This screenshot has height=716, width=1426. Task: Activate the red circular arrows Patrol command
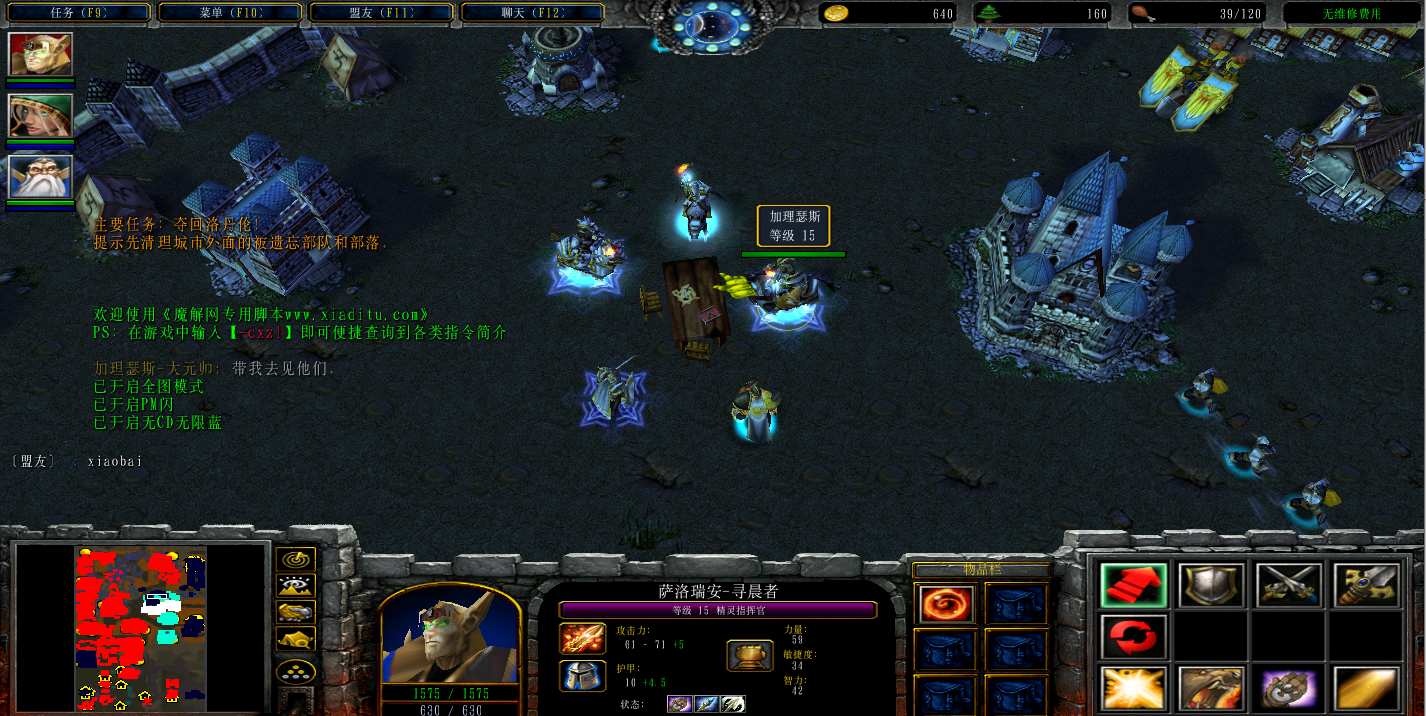pyautogui.click(x=1133, y=637)
